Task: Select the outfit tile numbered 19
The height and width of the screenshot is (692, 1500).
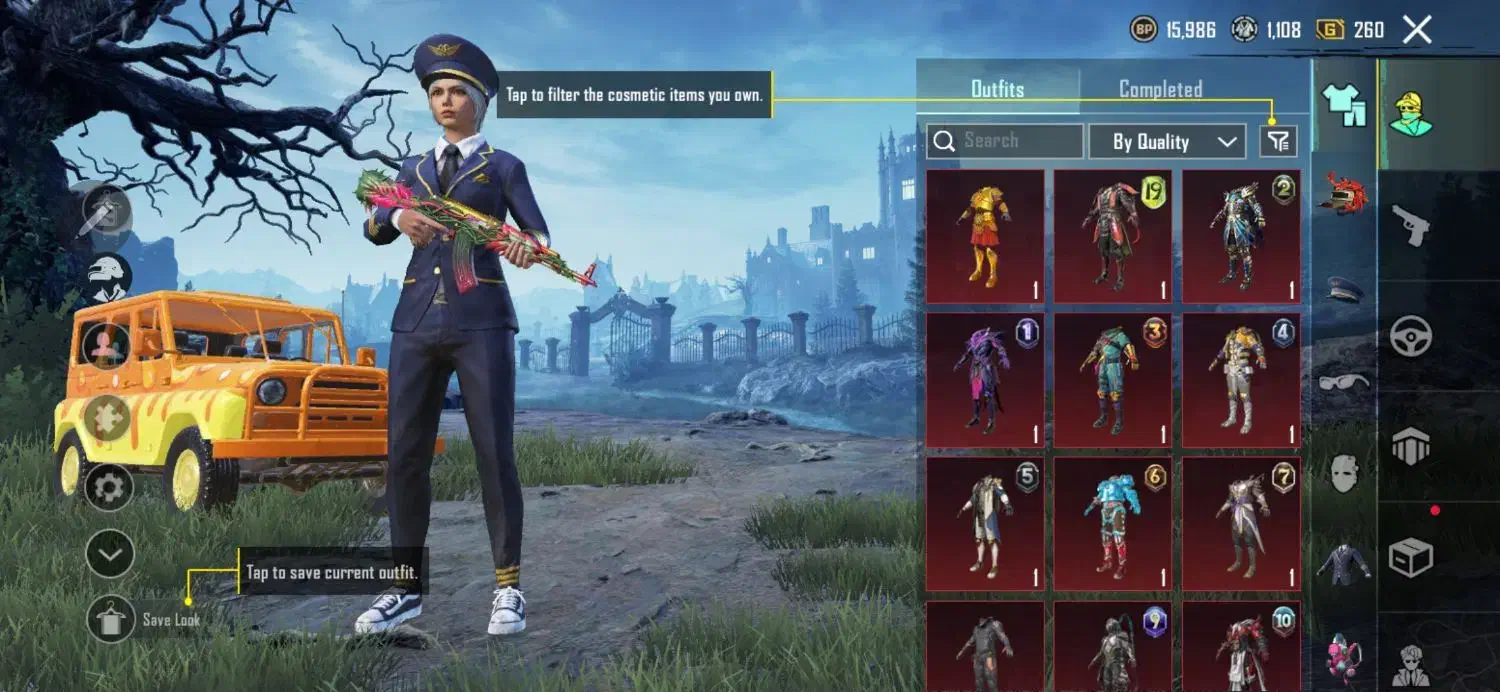Action: pos(1113,236)
